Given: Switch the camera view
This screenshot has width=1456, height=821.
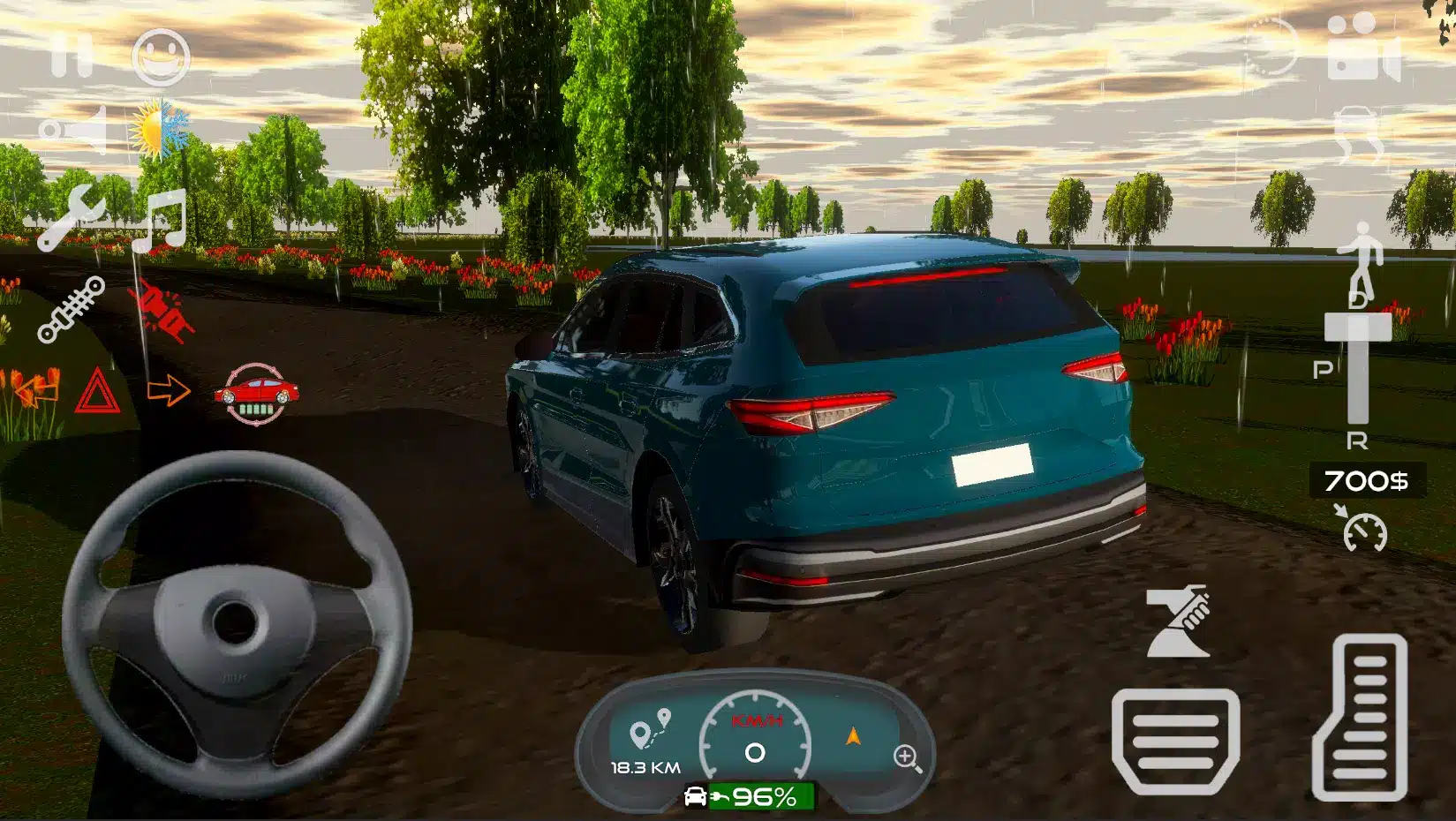Looking at the screenshot, I should point(1362,49).
